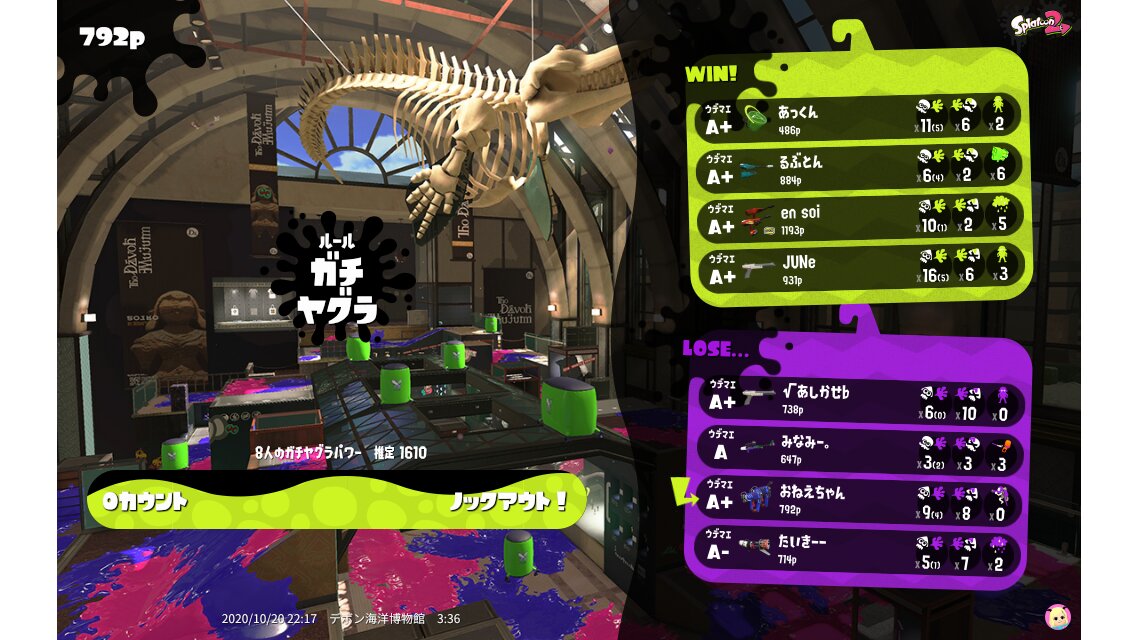Choose the みなみー。 row with rank A
1138x640 pixels.
tap(858, 451)
